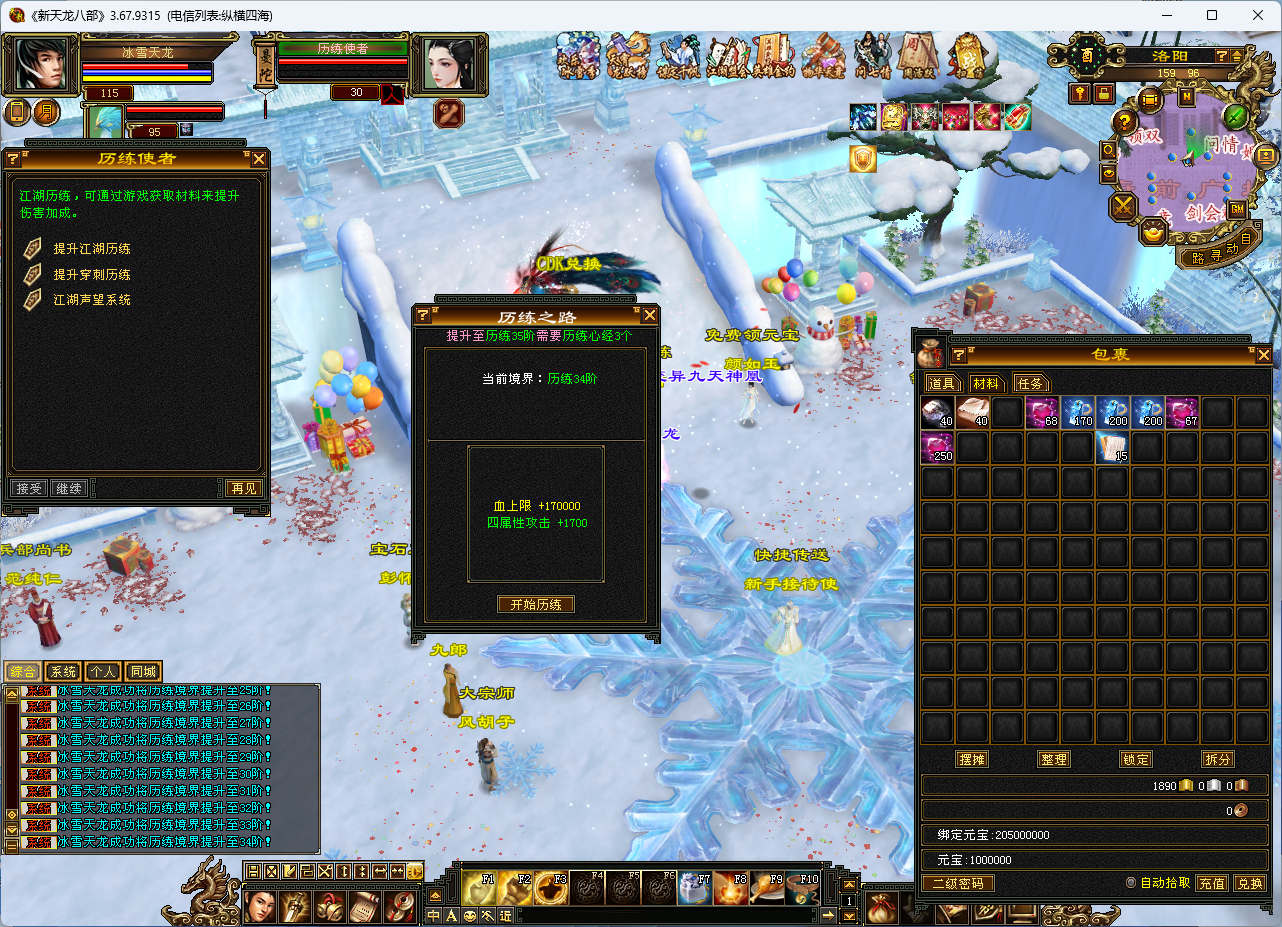The height and width of the screenshot is (927, 1282).
Task: Switch chat to the 系统 tab
Action: point(63,672)
